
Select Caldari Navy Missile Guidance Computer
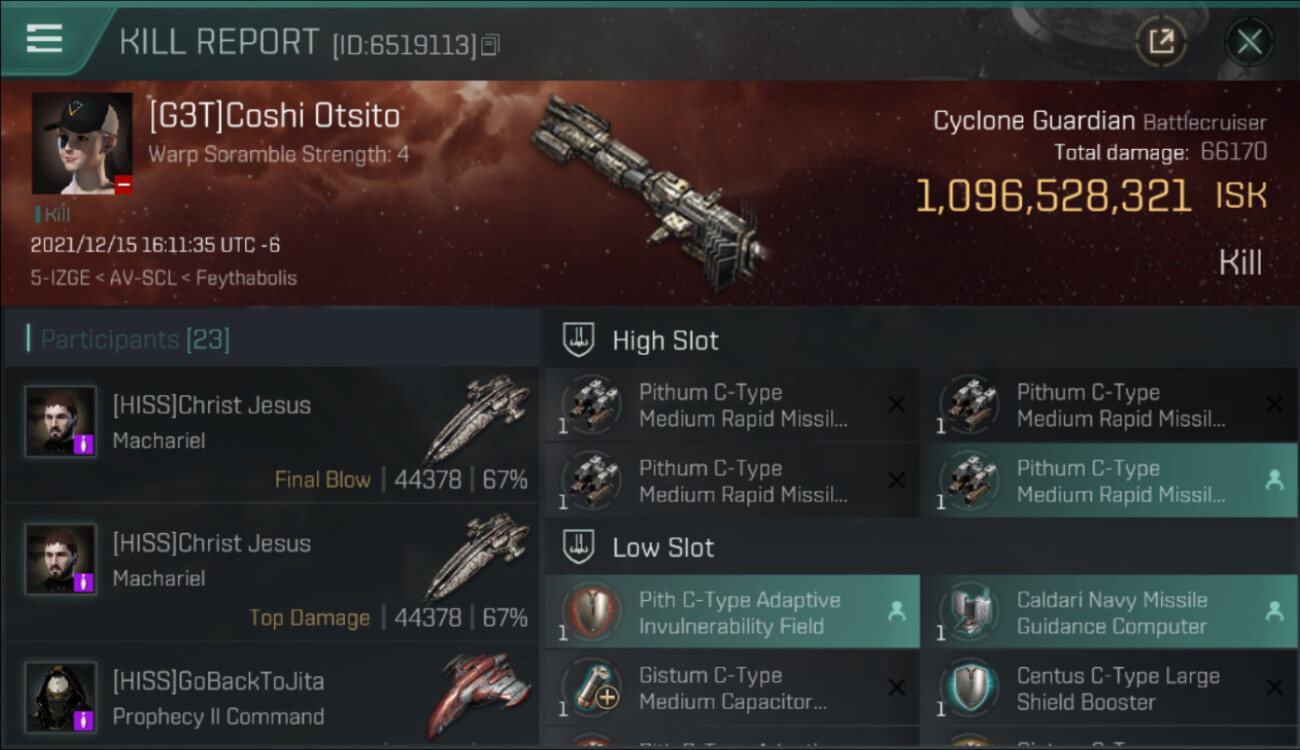[x=1110, y=613]
